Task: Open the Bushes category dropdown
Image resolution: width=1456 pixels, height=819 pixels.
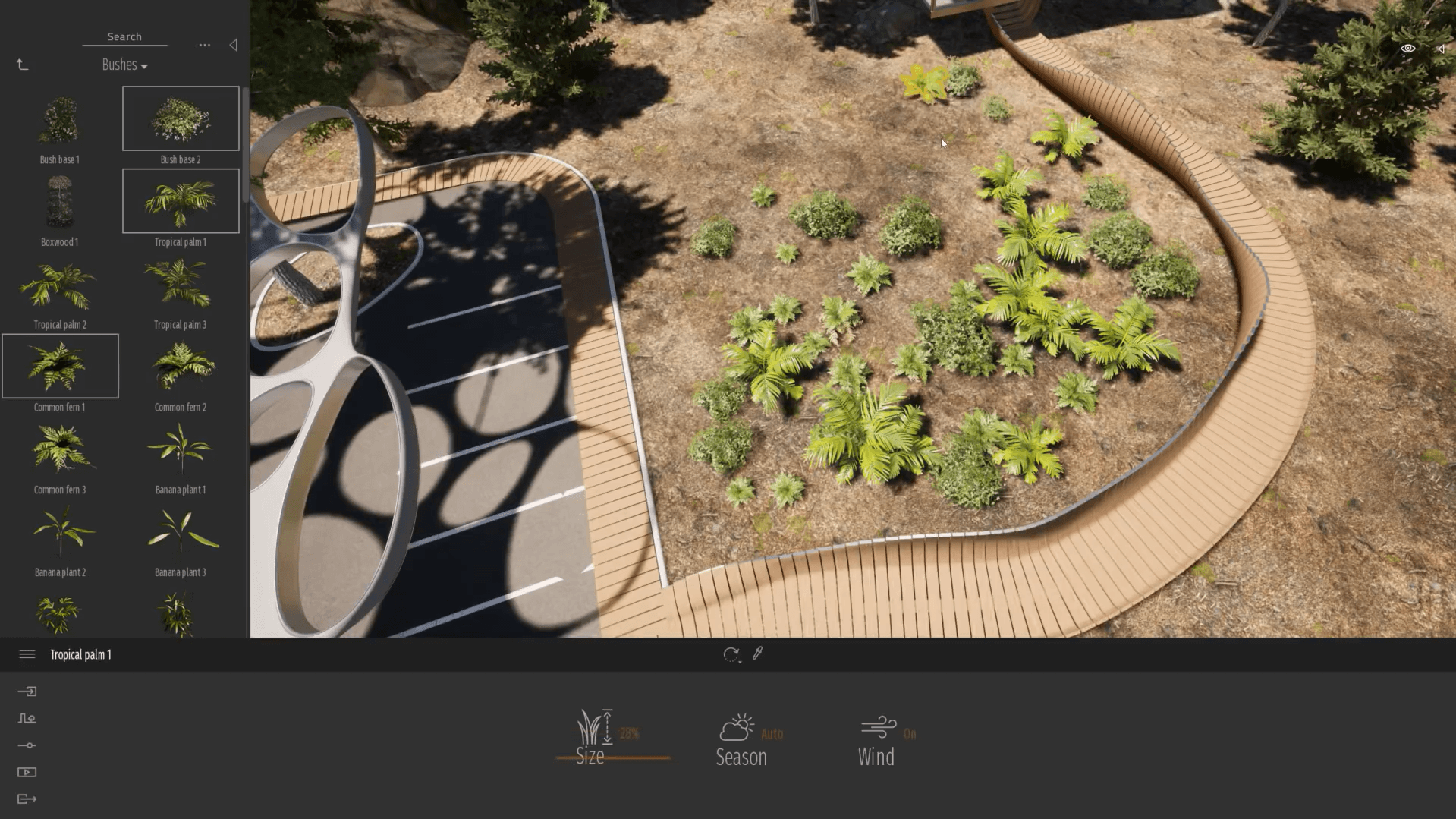Action: 124,65
